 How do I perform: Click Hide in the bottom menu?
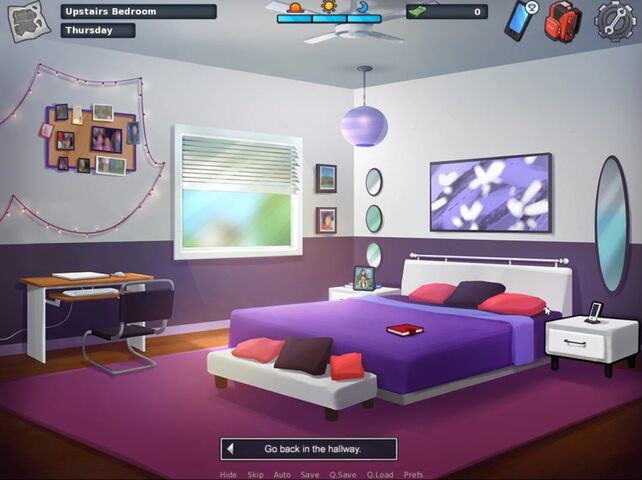click(x=228, y=475)
